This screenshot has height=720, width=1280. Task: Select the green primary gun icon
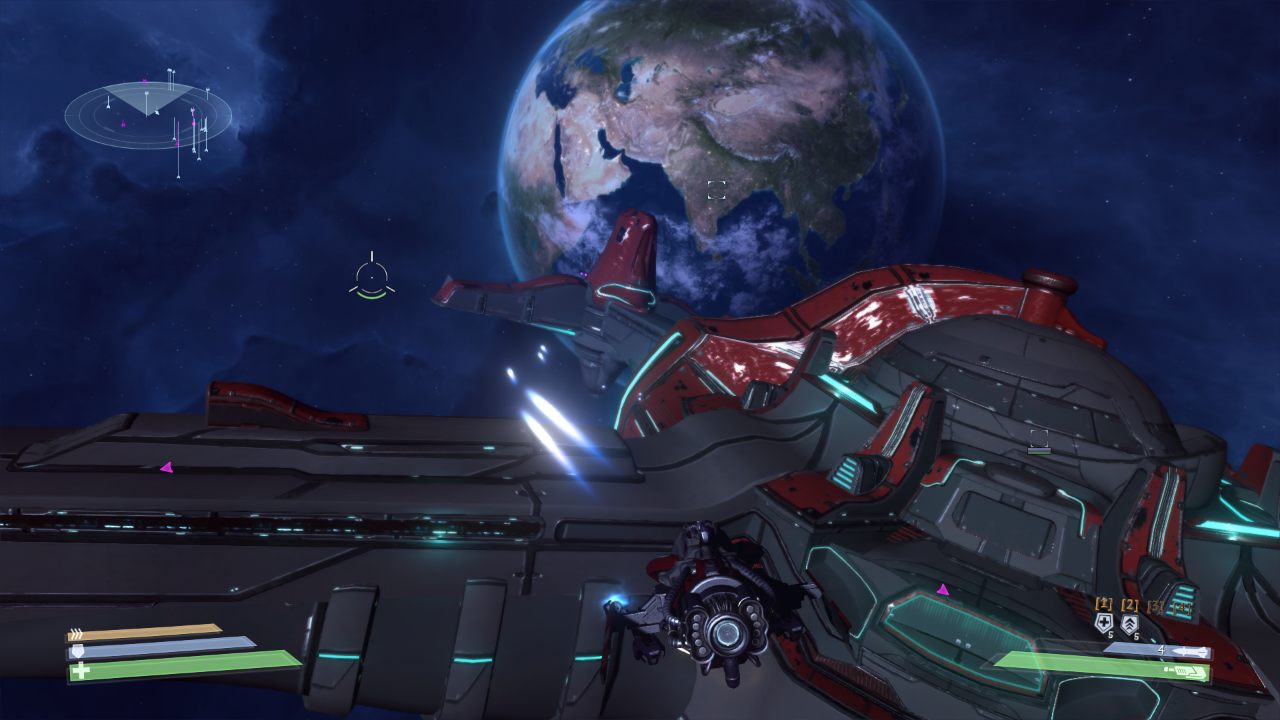coord(1192,673)
